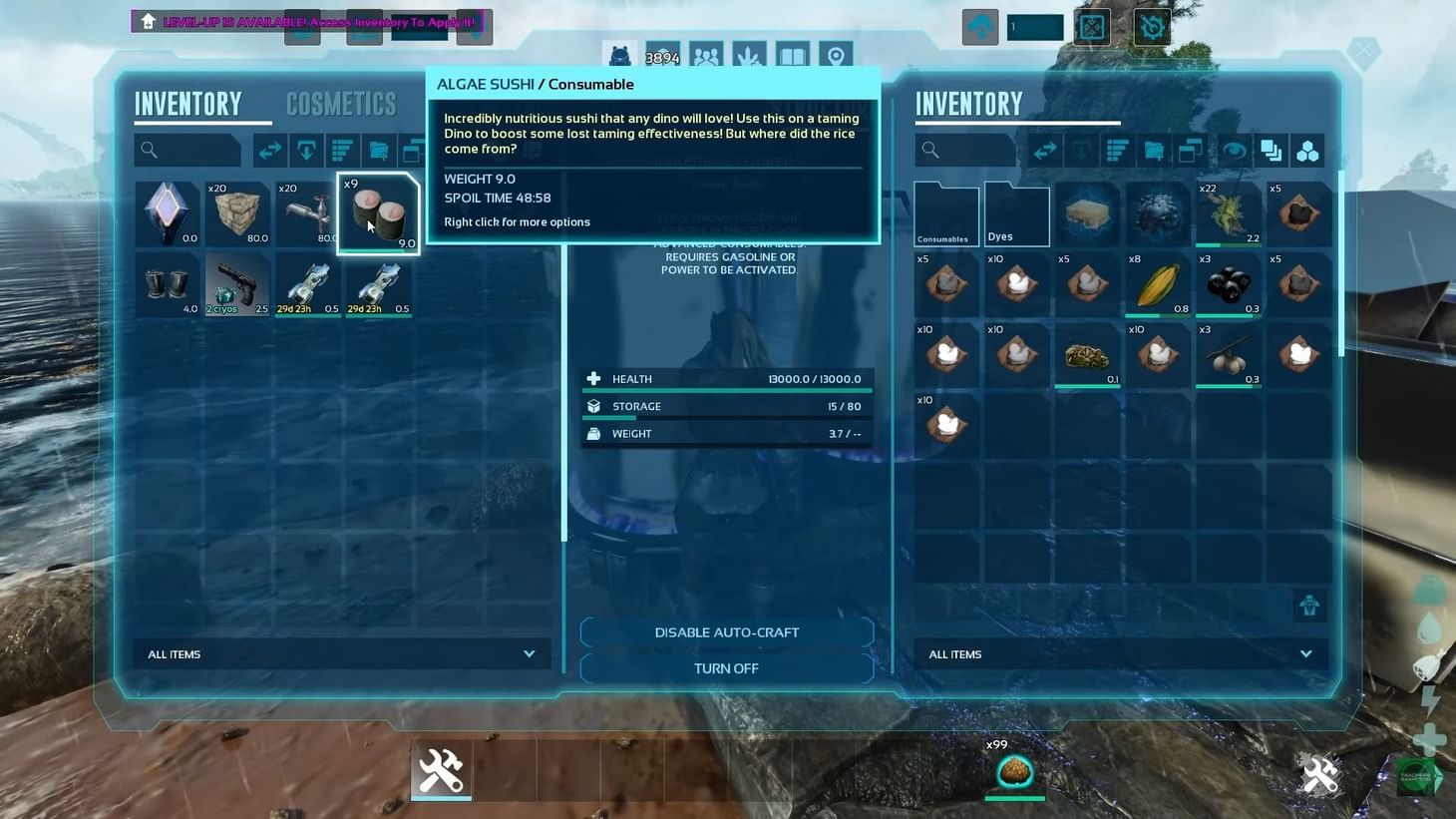Click the create new folder icon
Image resolution: width=1456 pixels, height=819 pixels.
click(x=378, y=150)
